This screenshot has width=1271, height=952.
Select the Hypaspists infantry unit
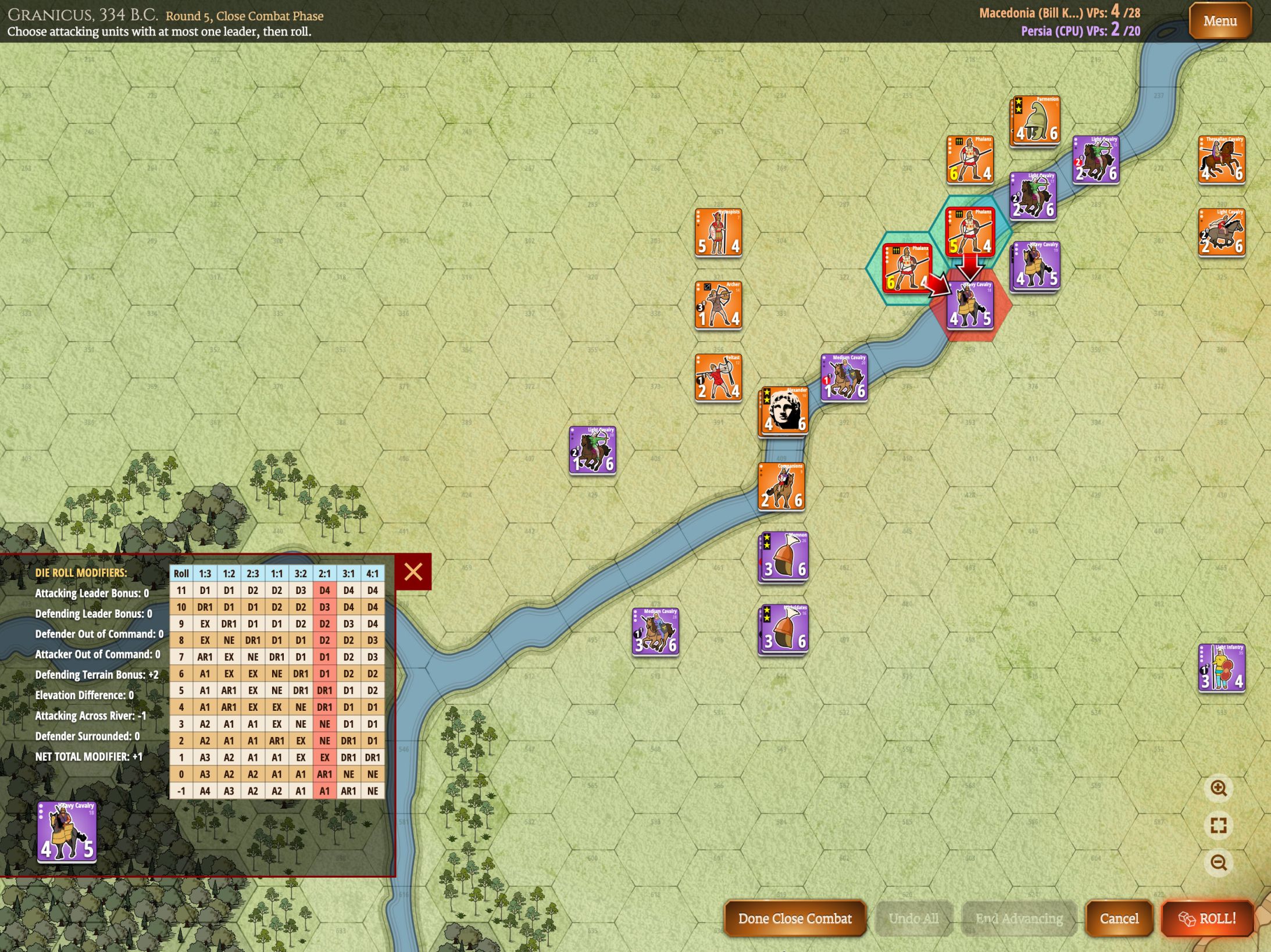click(718, 232)
